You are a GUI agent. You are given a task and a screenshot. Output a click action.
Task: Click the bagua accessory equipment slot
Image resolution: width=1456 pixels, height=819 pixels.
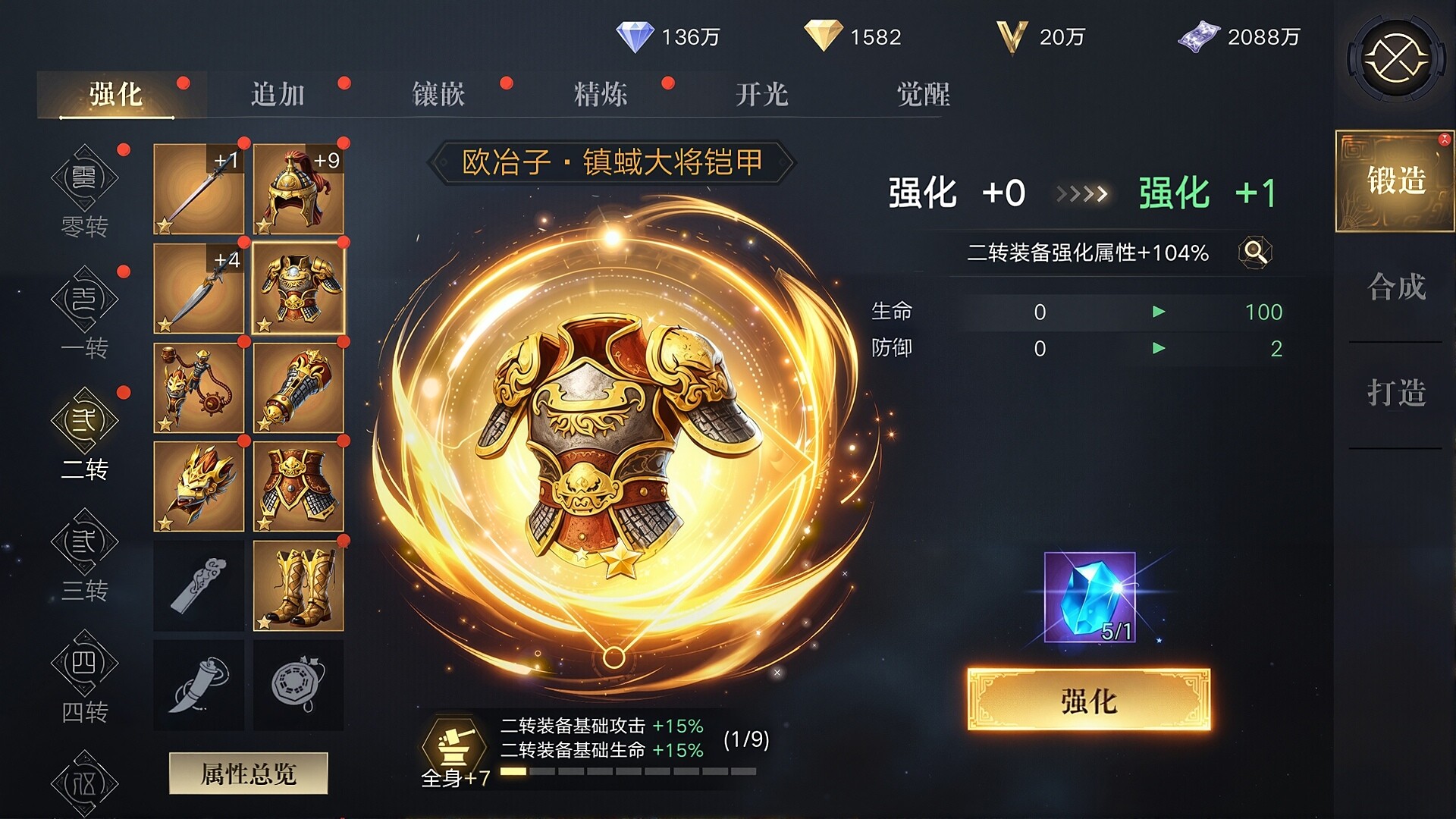pos(299,685)
